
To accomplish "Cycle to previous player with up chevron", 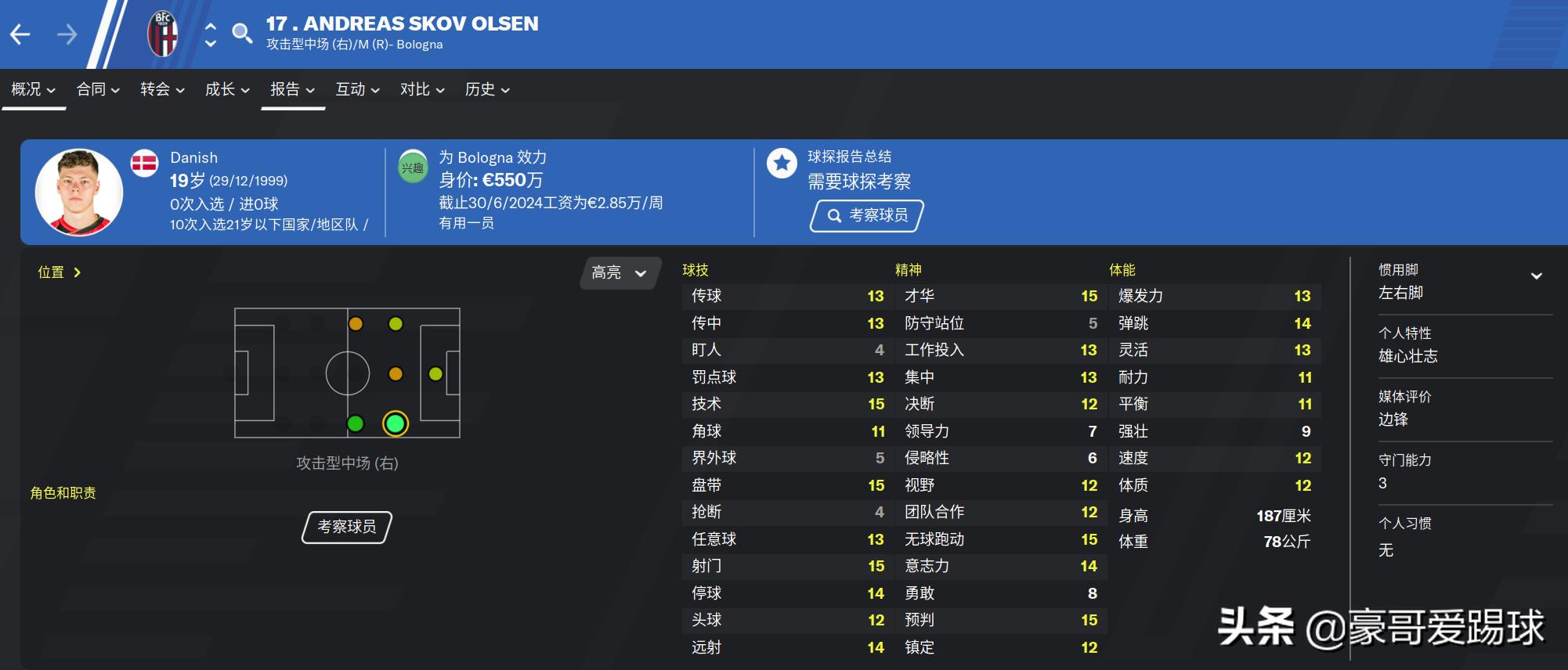I will (x=209, y=26).
